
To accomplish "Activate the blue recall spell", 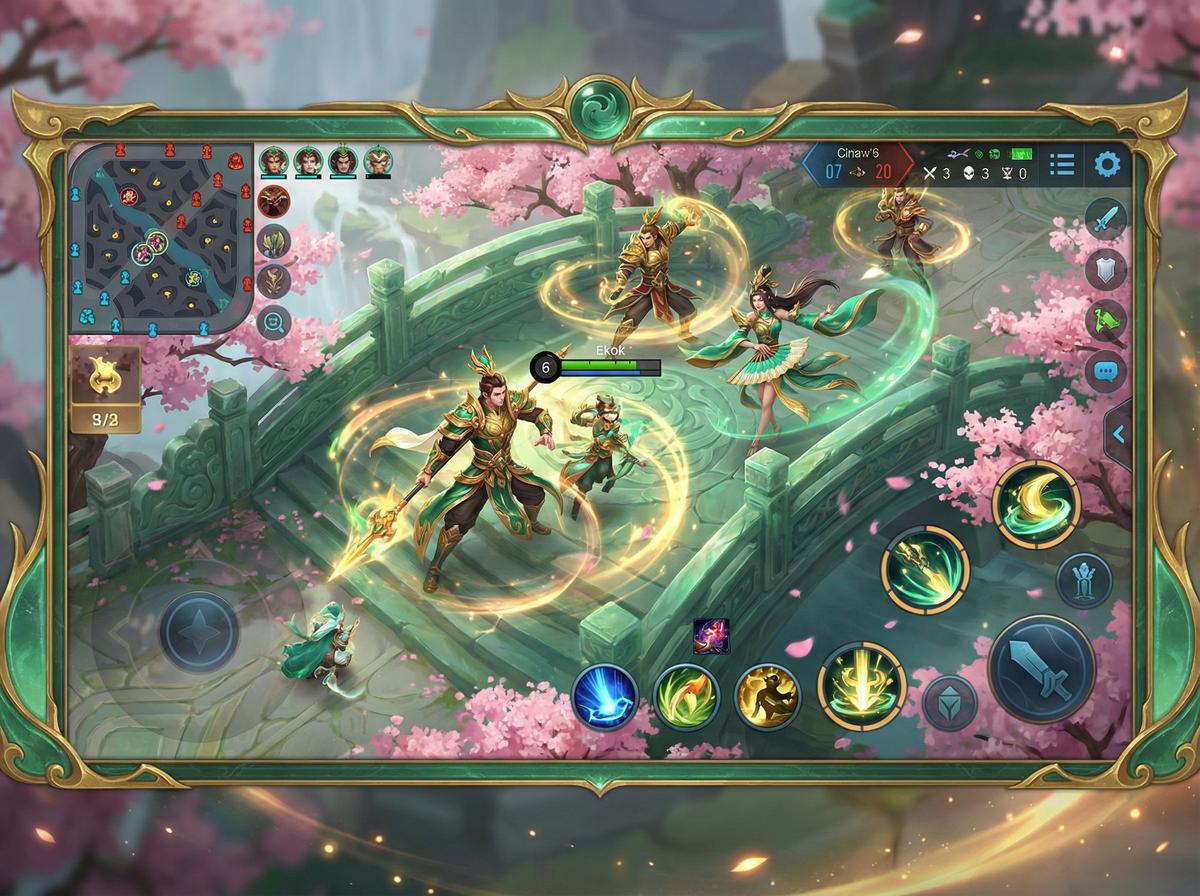I will click(606, 696).
